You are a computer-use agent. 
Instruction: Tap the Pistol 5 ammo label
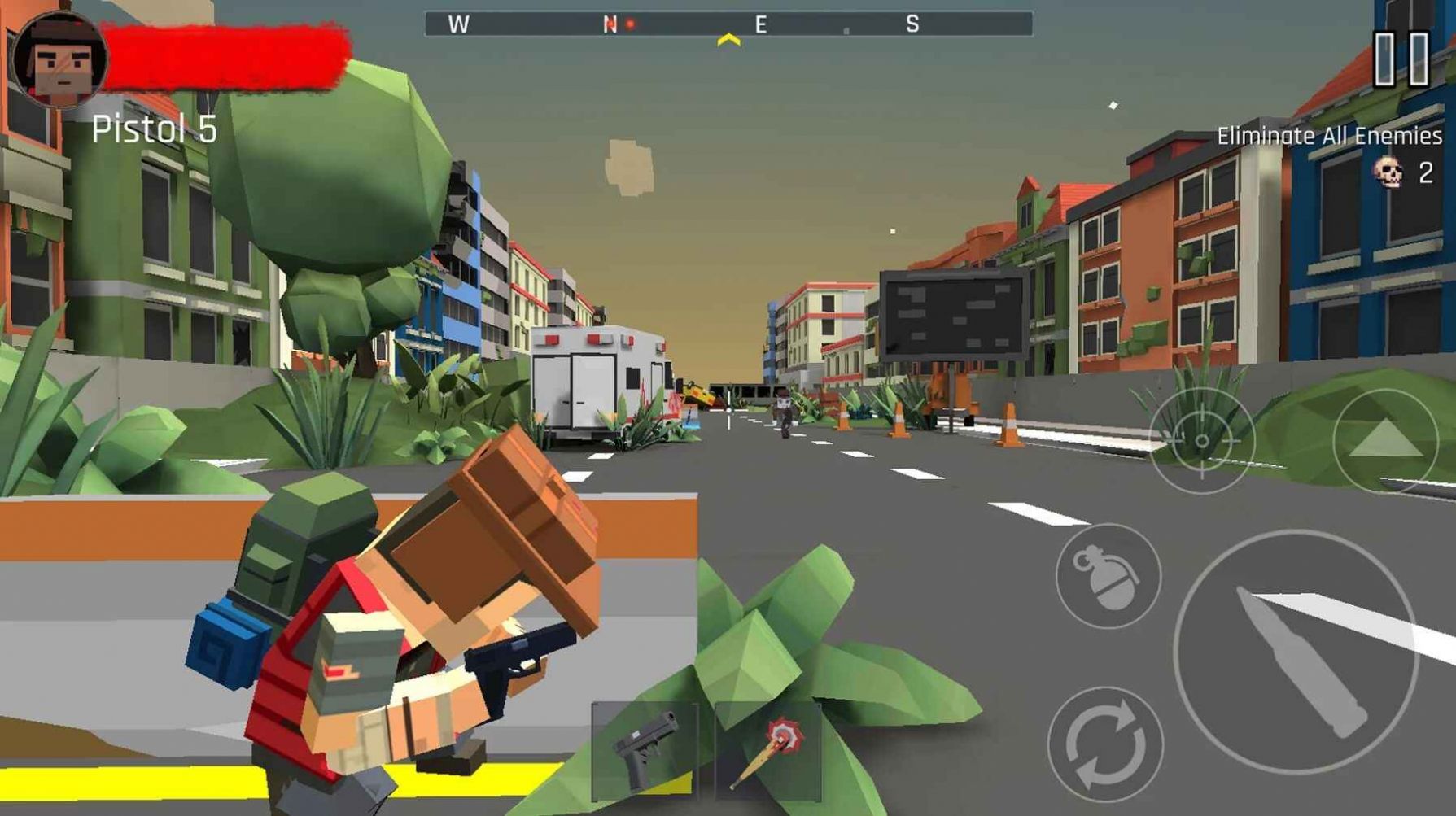tap(156, 127)
